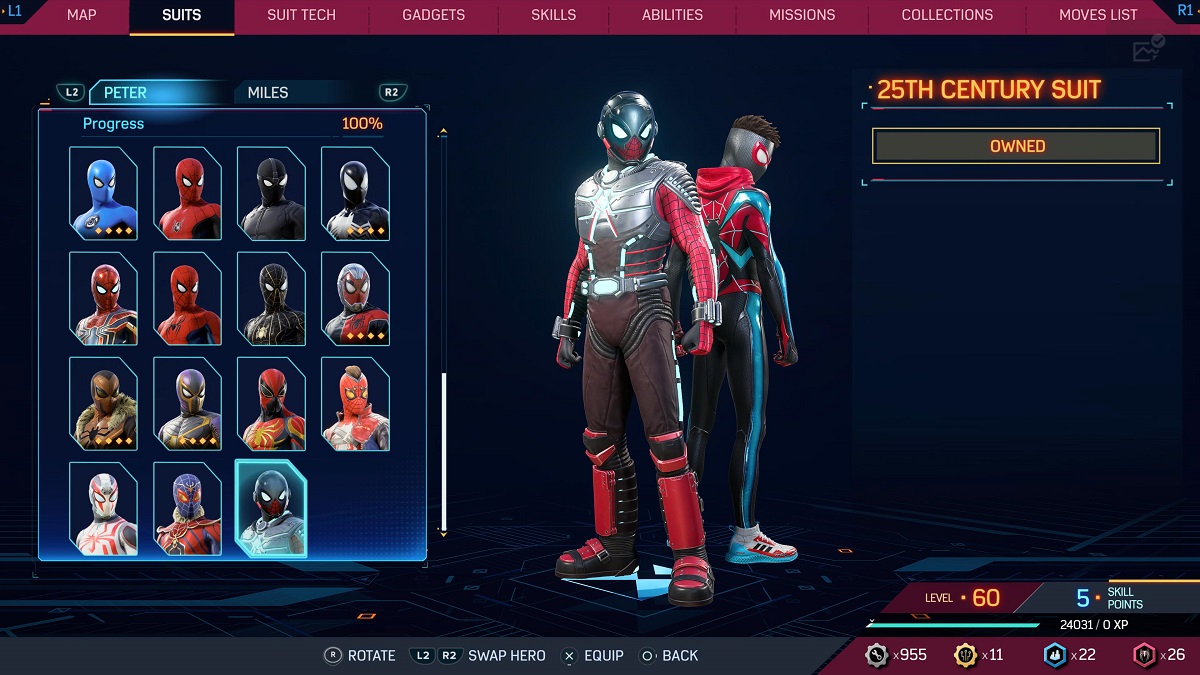Choose the black and white symbiote suit
This screenshot has height=675, width=1200.
(x=356, y=193)
